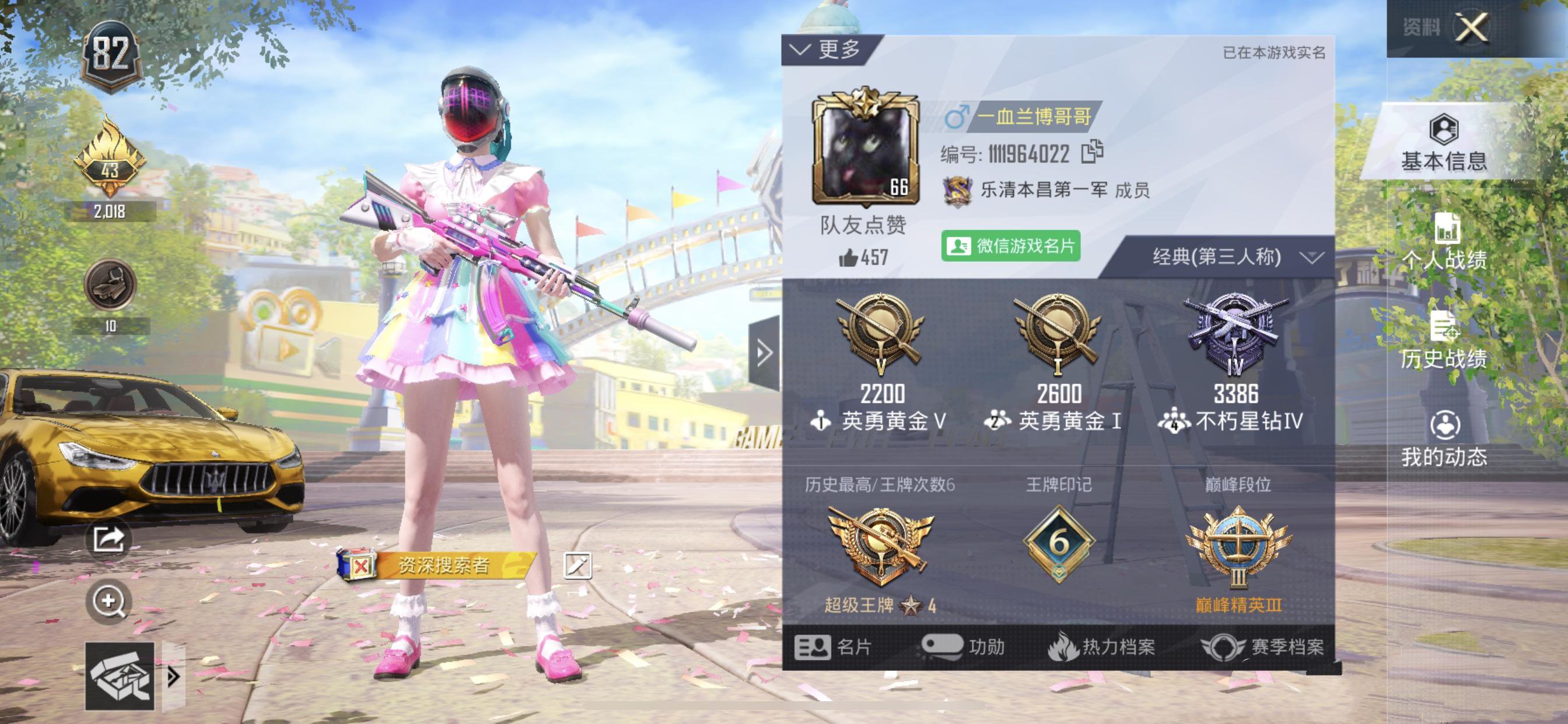The image size is (1568, 724).
Task: Open the 我的动态 tab
Action: pyautogui.click(x=1443, y=440)
